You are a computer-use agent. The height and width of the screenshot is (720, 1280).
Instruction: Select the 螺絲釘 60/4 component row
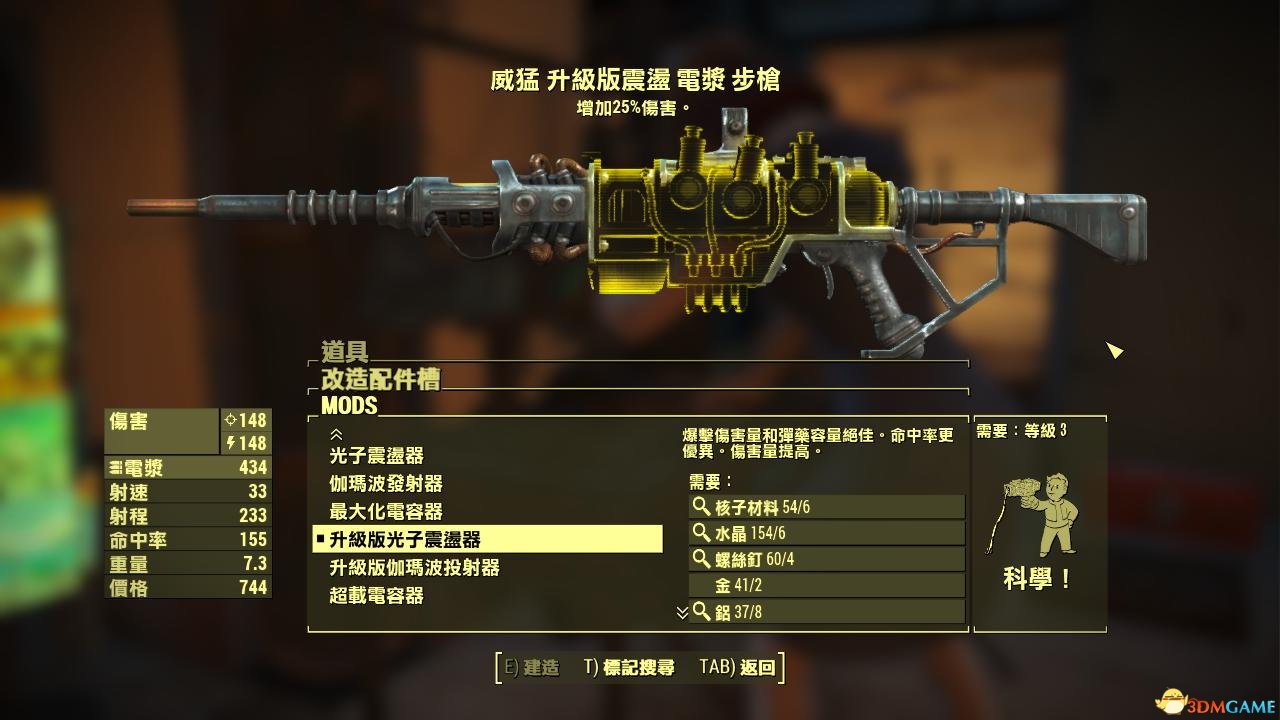[826, 559]
